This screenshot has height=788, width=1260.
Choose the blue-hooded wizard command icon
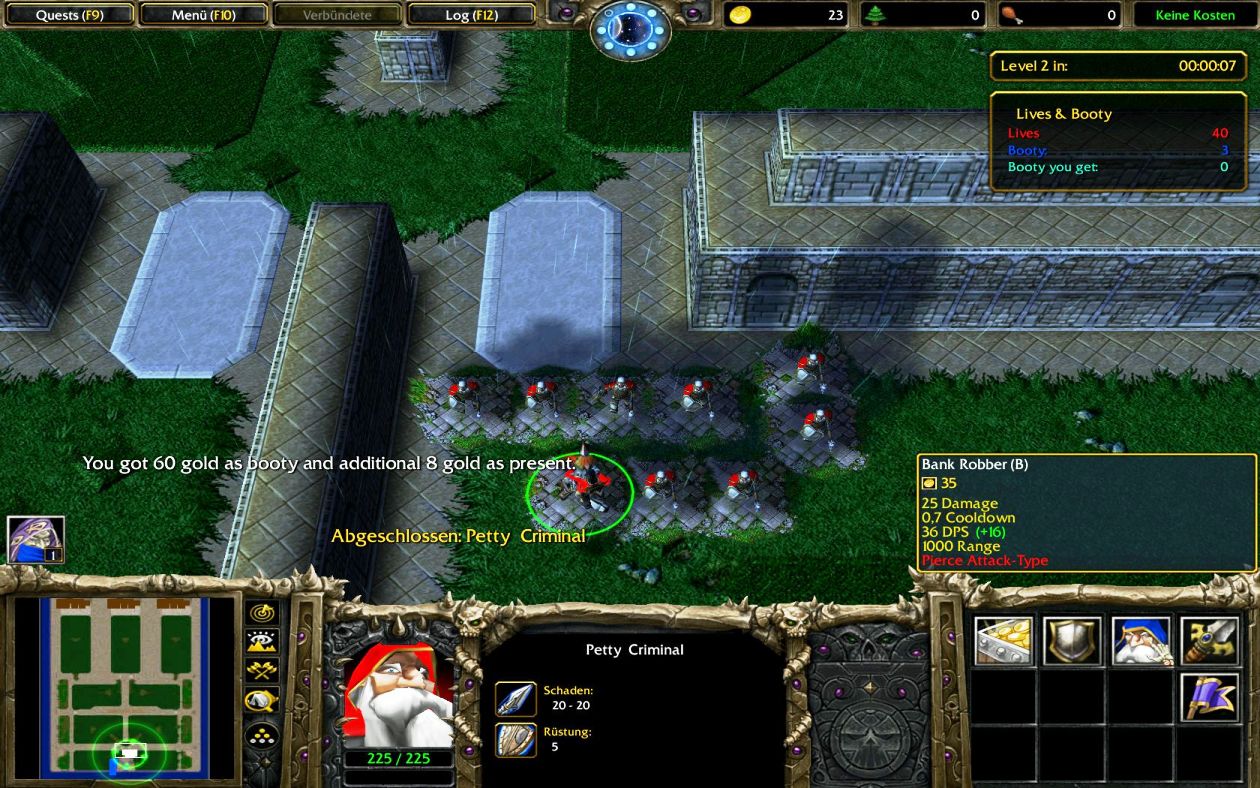click(x=1141, y=641)
